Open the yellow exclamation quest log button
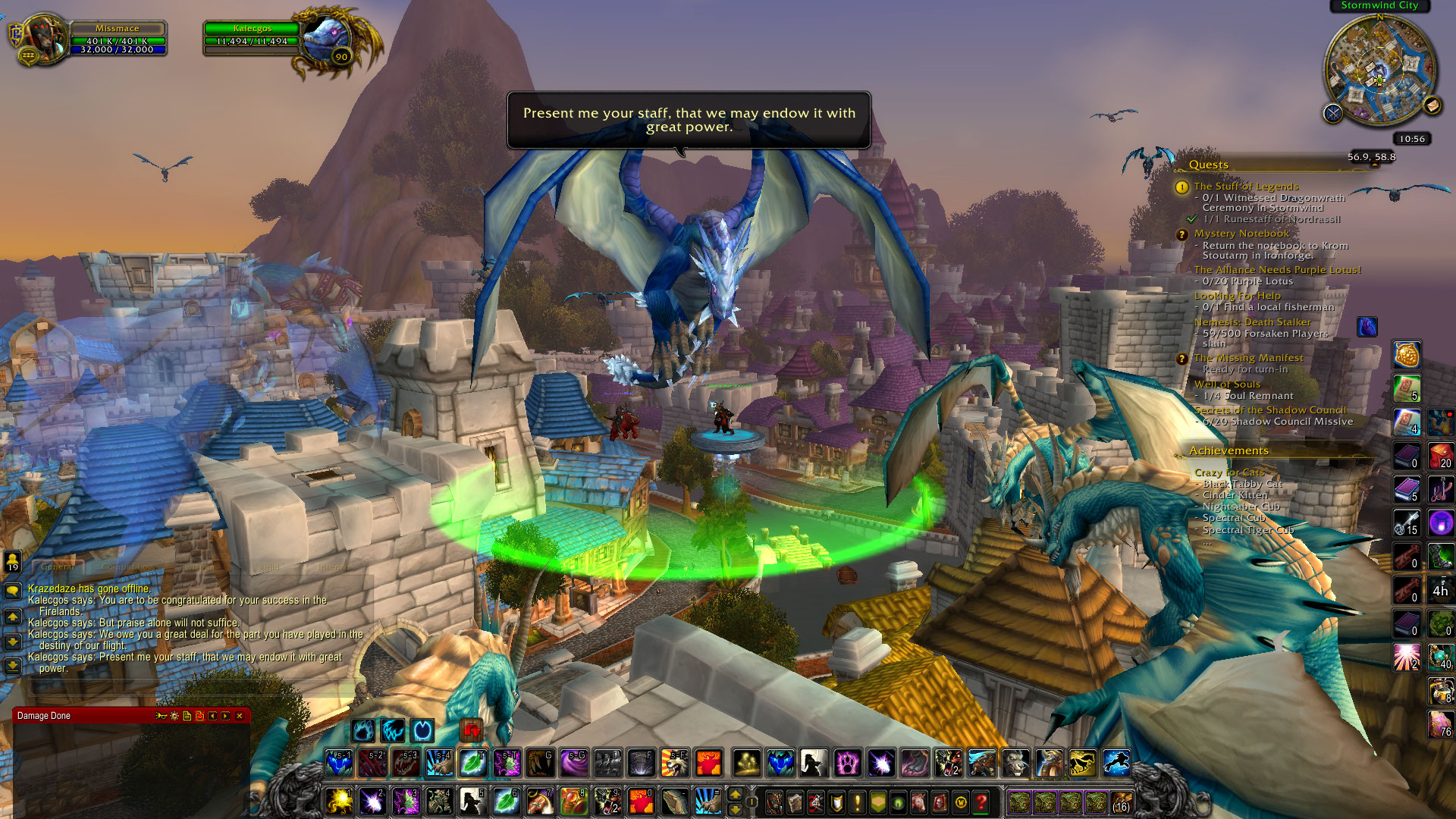Image resolution: width=1456 pixels, height=819 pixels. tap(858, 802)
